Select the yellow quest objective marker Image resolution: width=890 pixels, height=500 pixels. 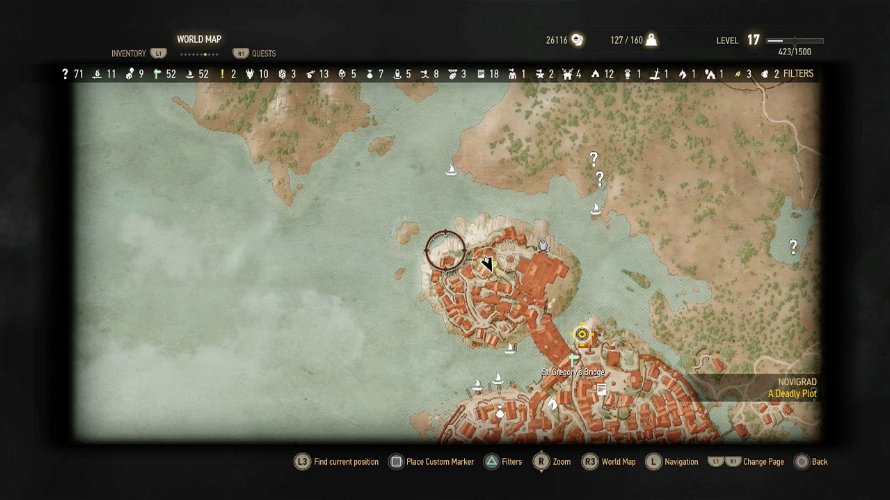click(581, 334)
